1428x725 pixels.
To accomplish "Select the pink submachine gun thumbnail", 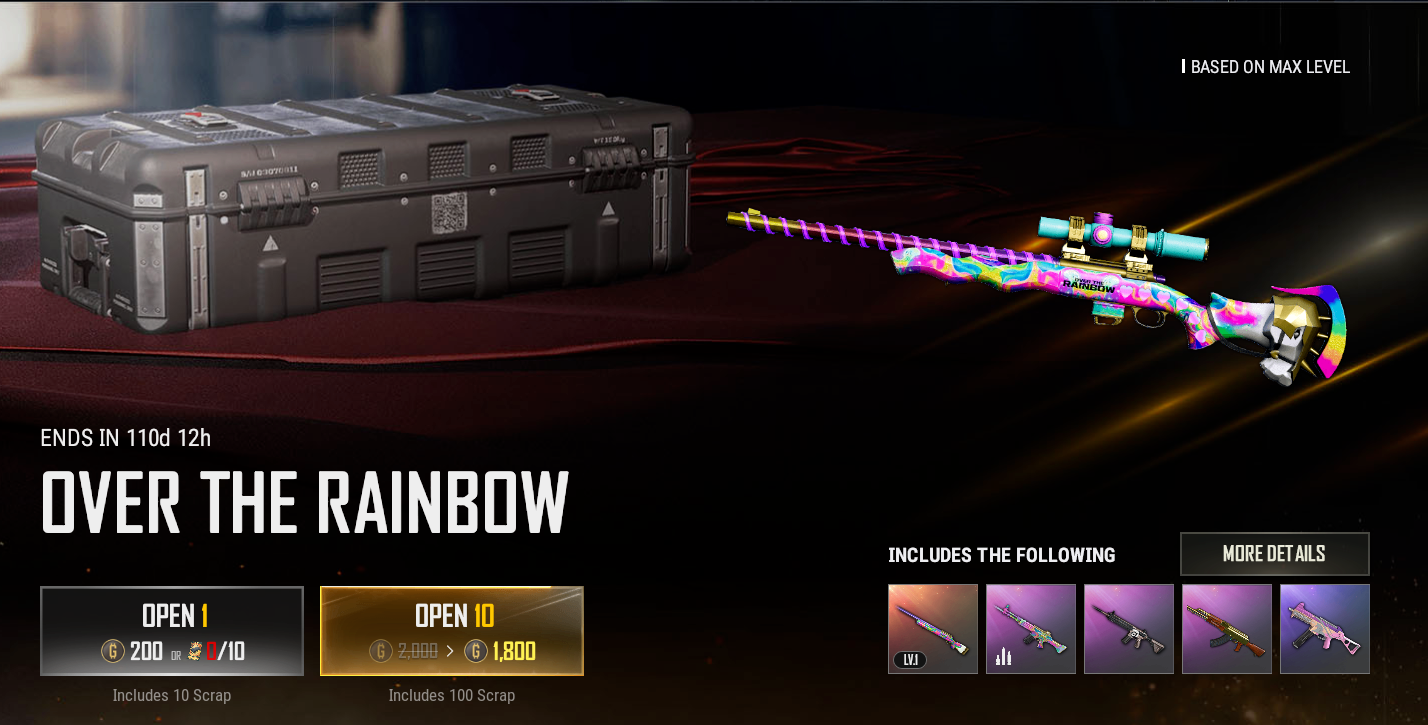I will point(1325,629).
